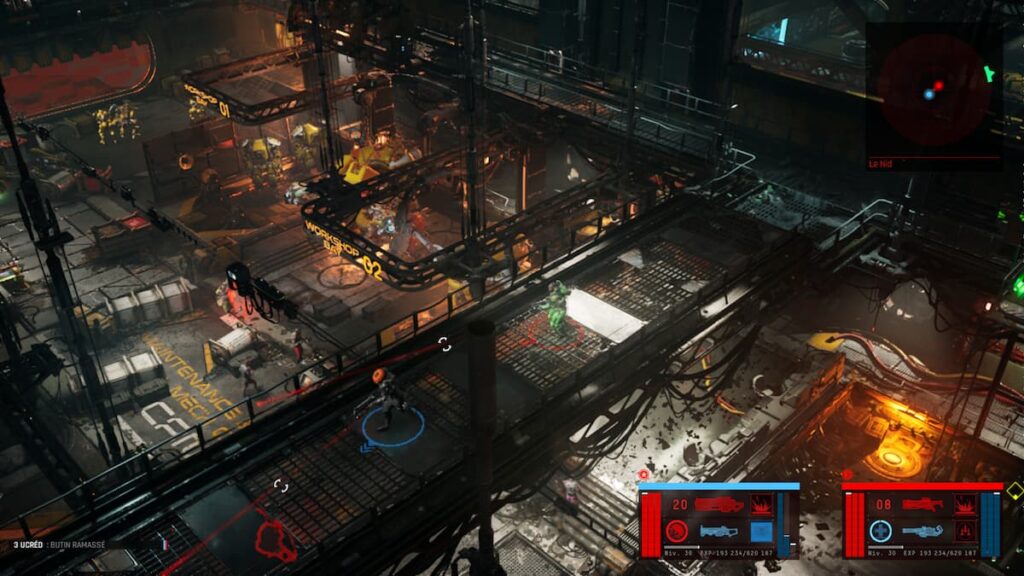This screenshot has height=576, width=1024.
Task: Trigger the blue player's red explosion ability
Action: point(761,505)
